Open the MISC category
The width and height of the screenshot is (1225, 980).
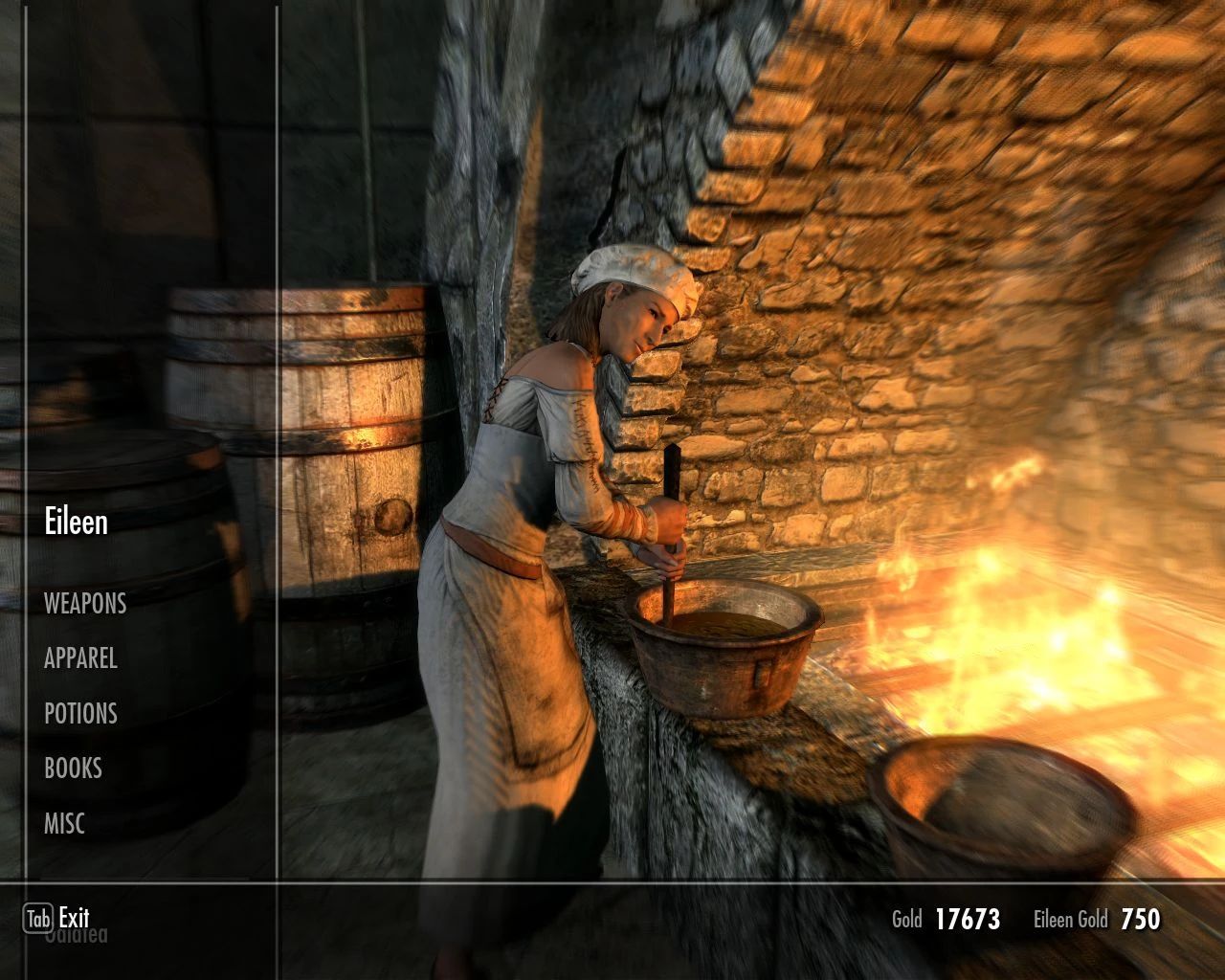pyautogui.click(x=64, y=822)
